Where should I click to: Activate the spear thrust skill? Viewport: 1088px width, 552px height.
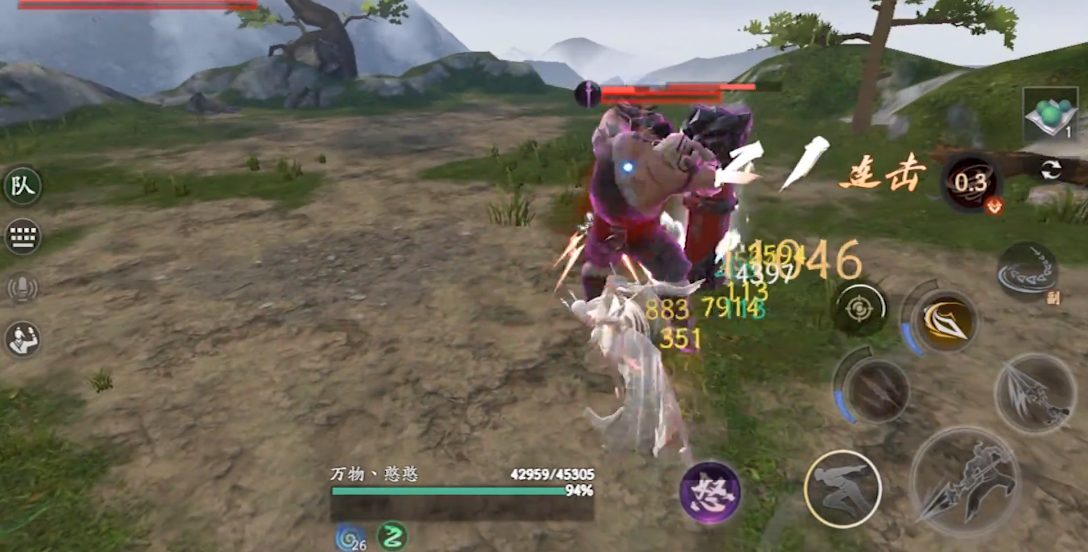tap(1034, 391)
